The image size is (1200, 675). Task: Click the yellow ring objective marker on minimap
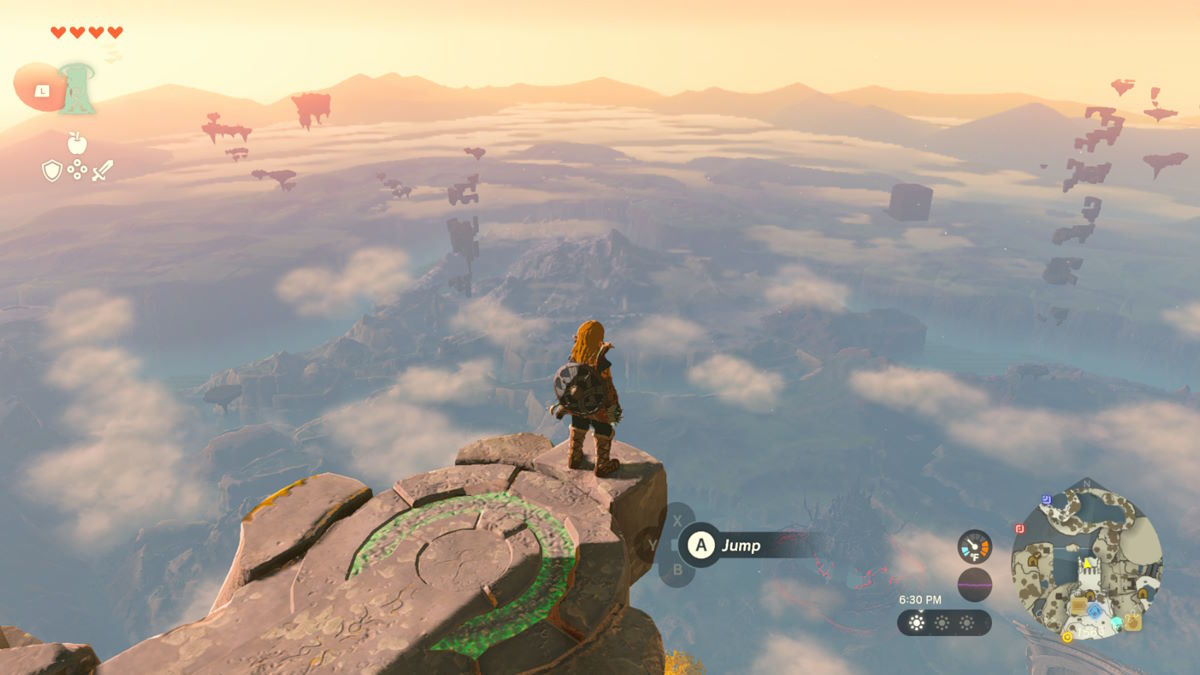1068,637
